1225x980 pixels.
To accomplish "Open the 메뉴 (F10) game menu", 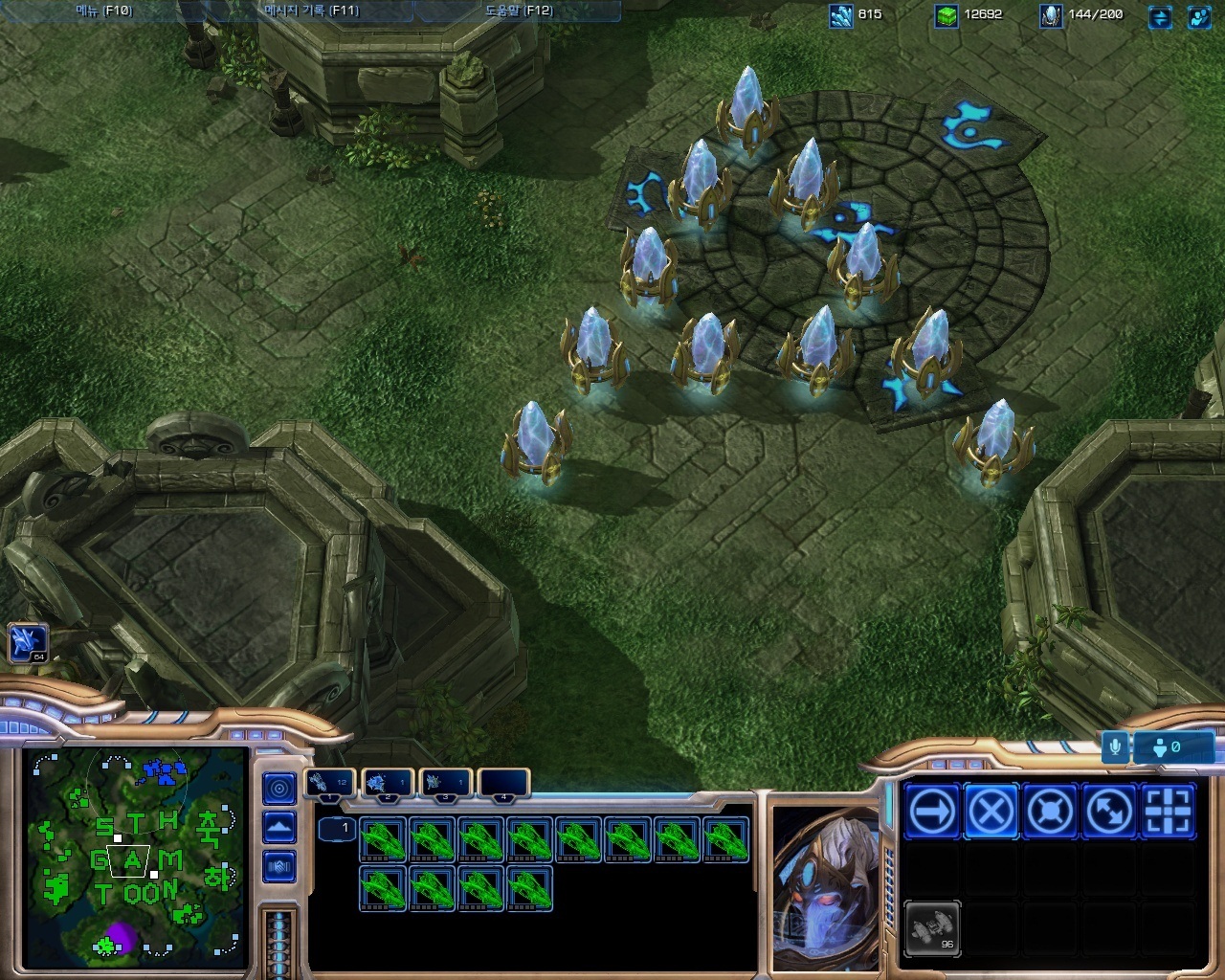I will pyautogui.click(x=103, y=11).
